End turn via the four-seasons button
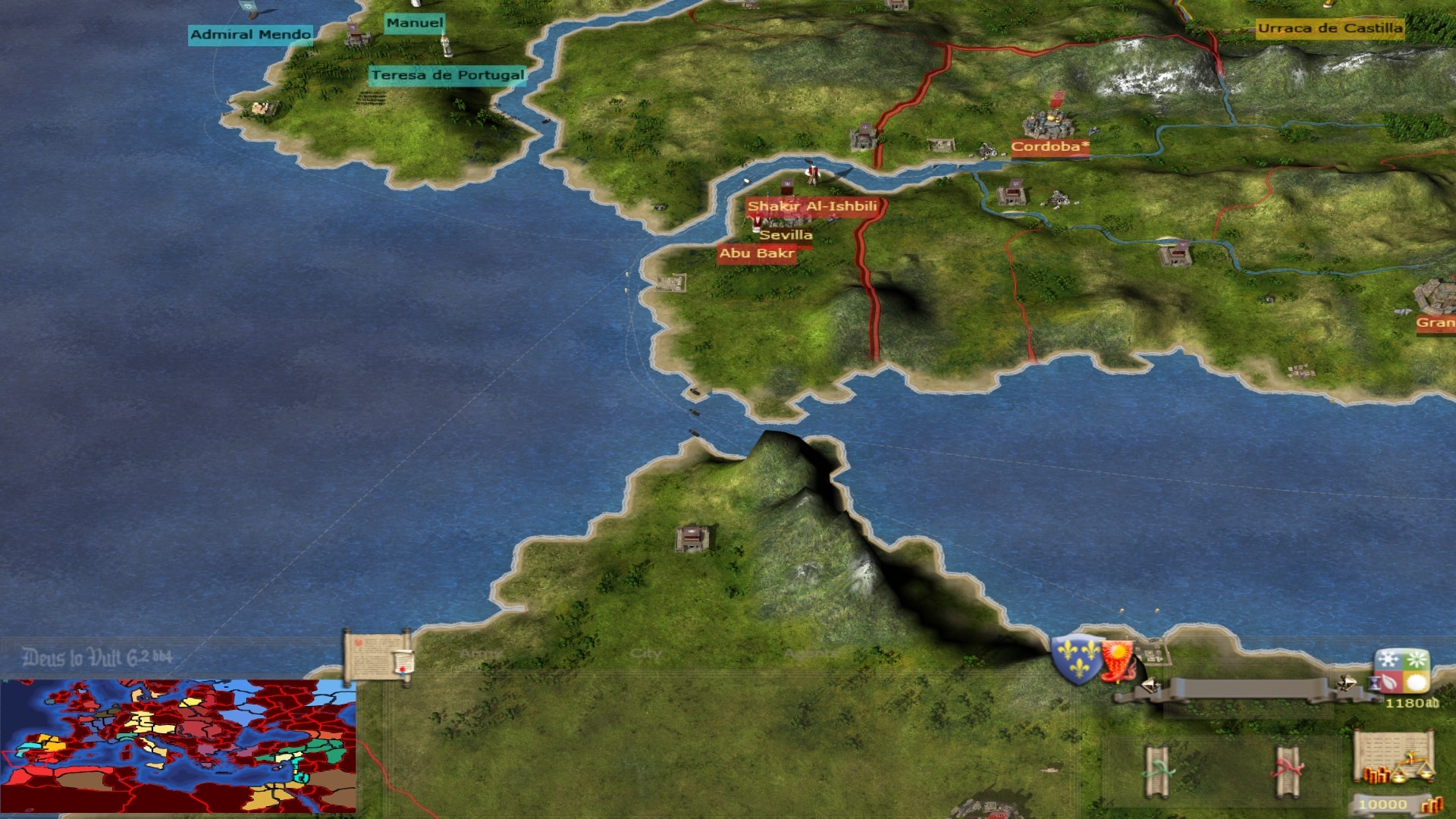The image size is (1456, 819). pyautogui.click(x=1402, y=670)
